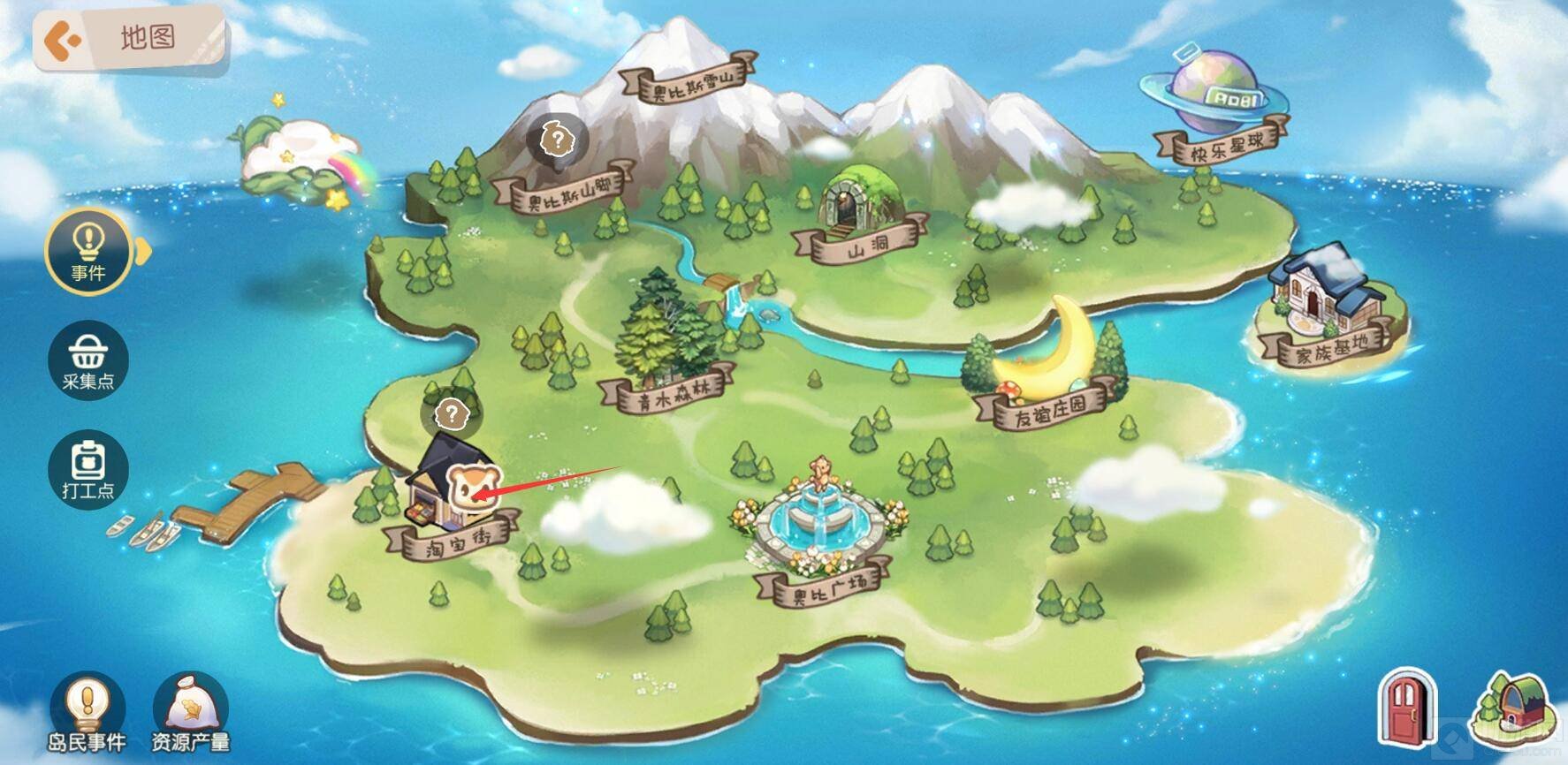Viewport: 1568px width, 765px height.
Task: Click the question mark near 奥比斯山脚
Action: coord(558,139)
